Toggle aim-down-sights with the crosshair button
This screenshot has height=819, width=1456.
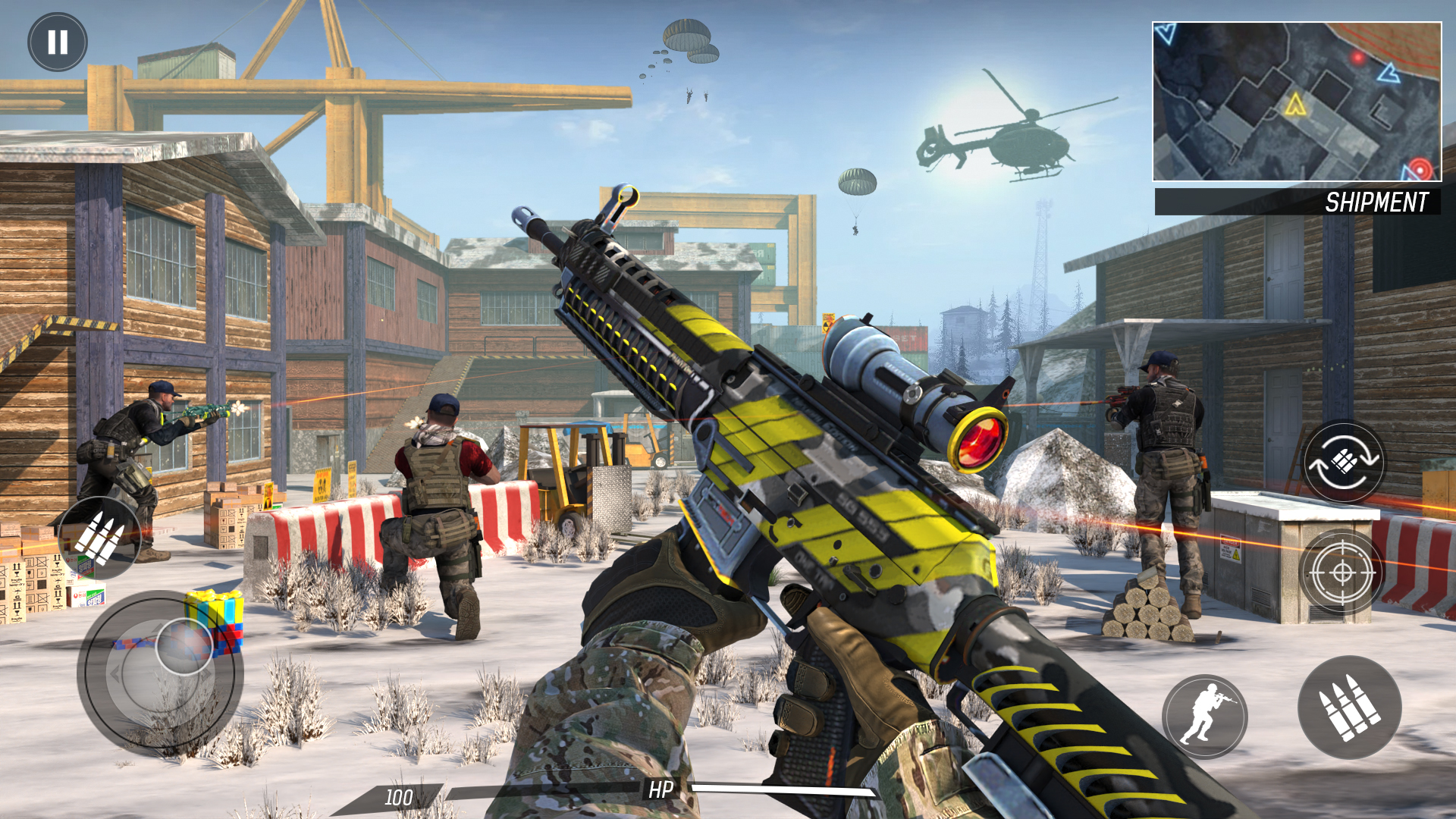point(1344,573)
